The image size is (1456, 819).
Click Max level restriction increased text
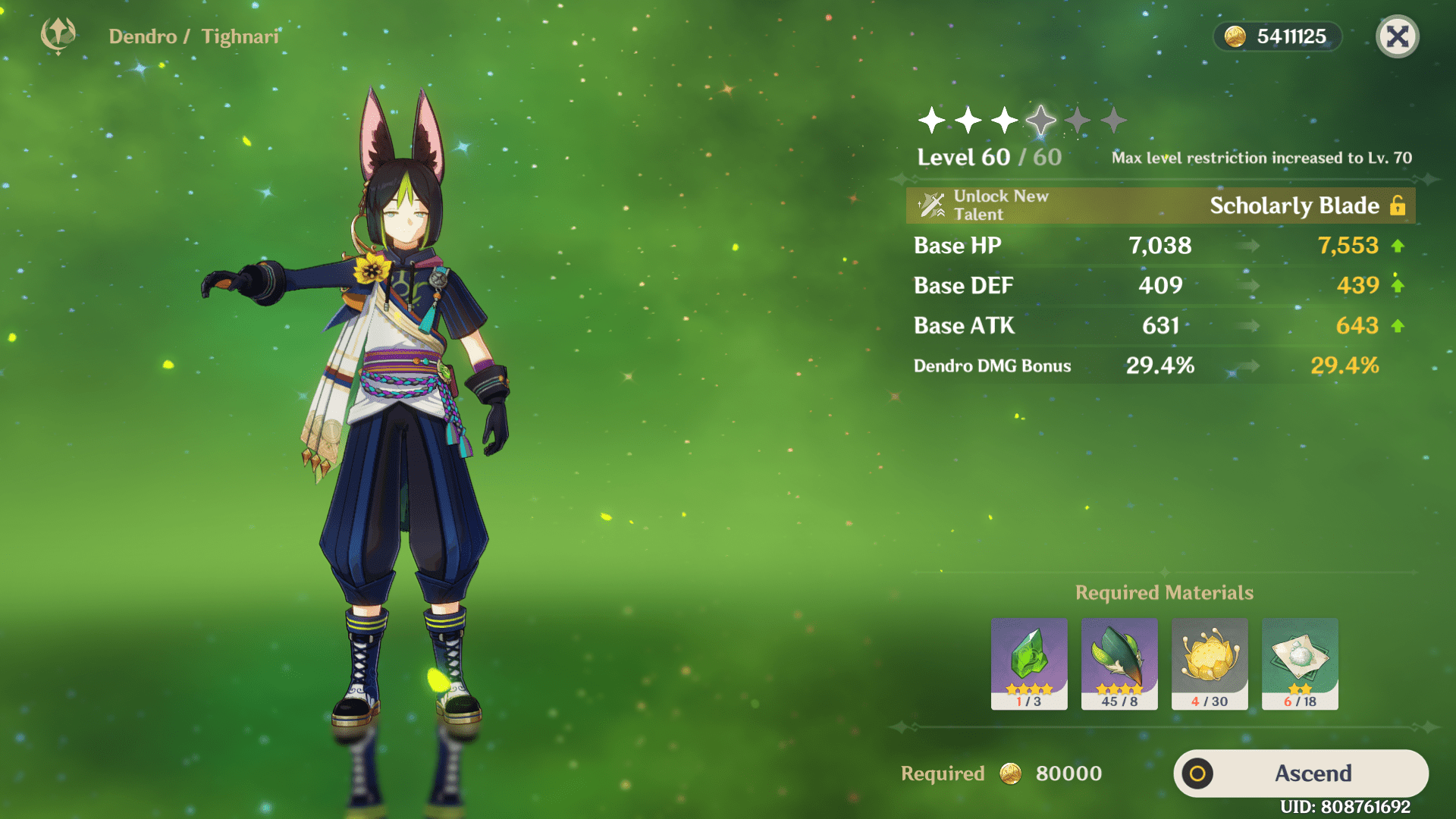pos(1260,158)
